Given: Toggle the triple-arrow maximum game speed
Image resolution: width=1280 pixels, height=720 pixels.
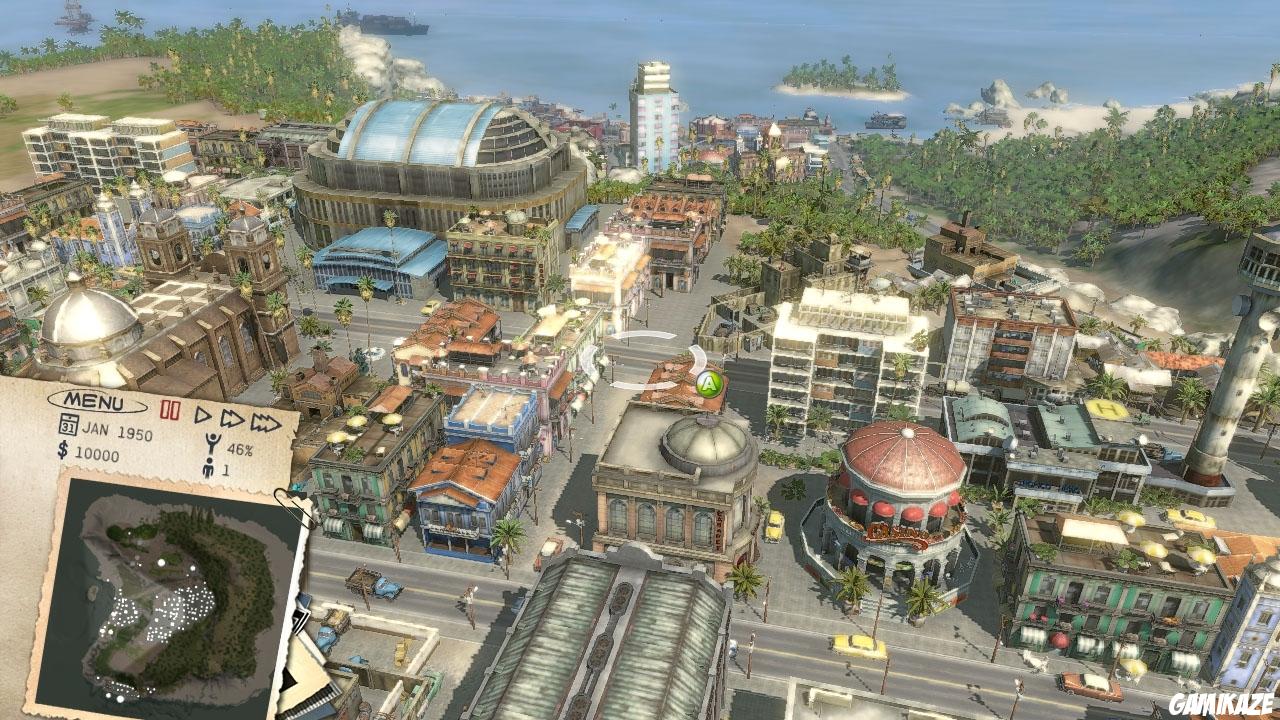Looking at the screenshot, I should (x=265, y=421).
